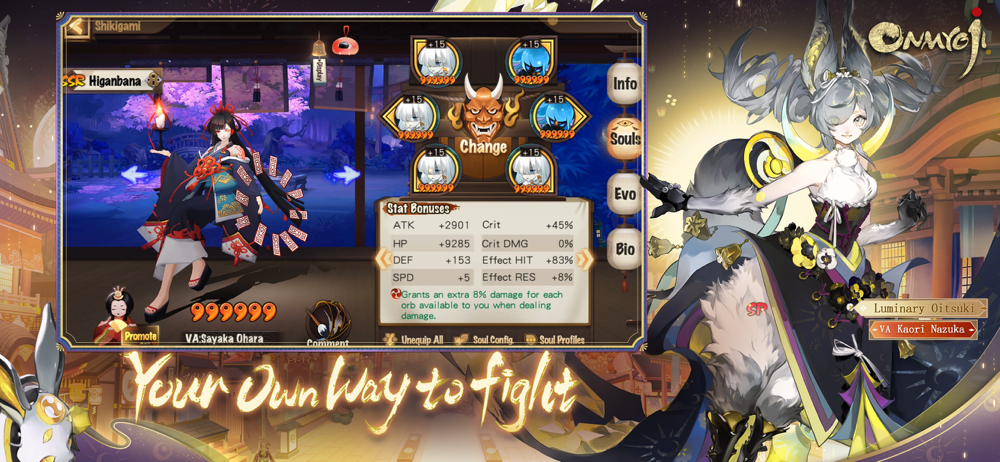Open the Evo tab
Image resolution: width=1000 pixels, height=462 pixels.
pos(625,194)
